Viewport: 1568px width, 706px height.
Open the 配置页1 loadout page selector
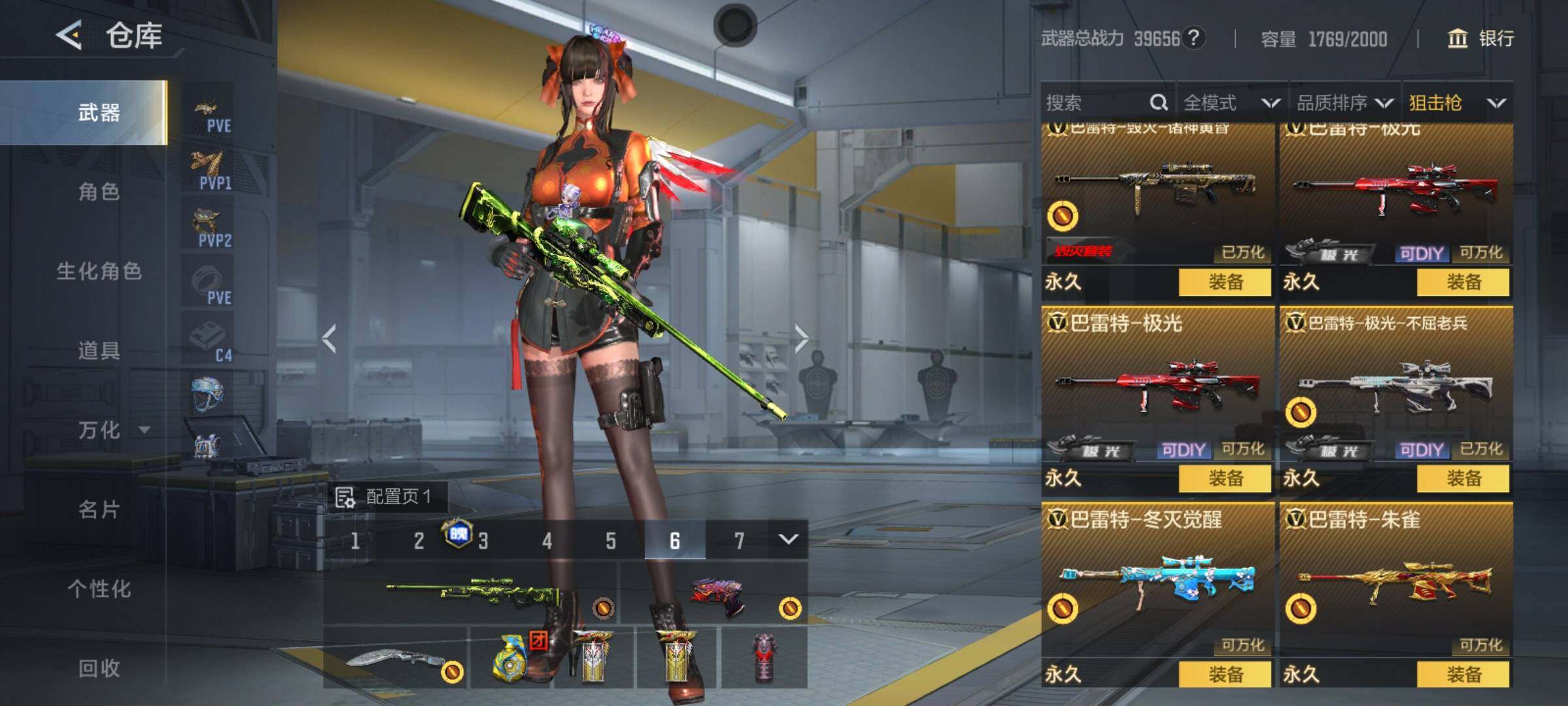coord(385,497)
